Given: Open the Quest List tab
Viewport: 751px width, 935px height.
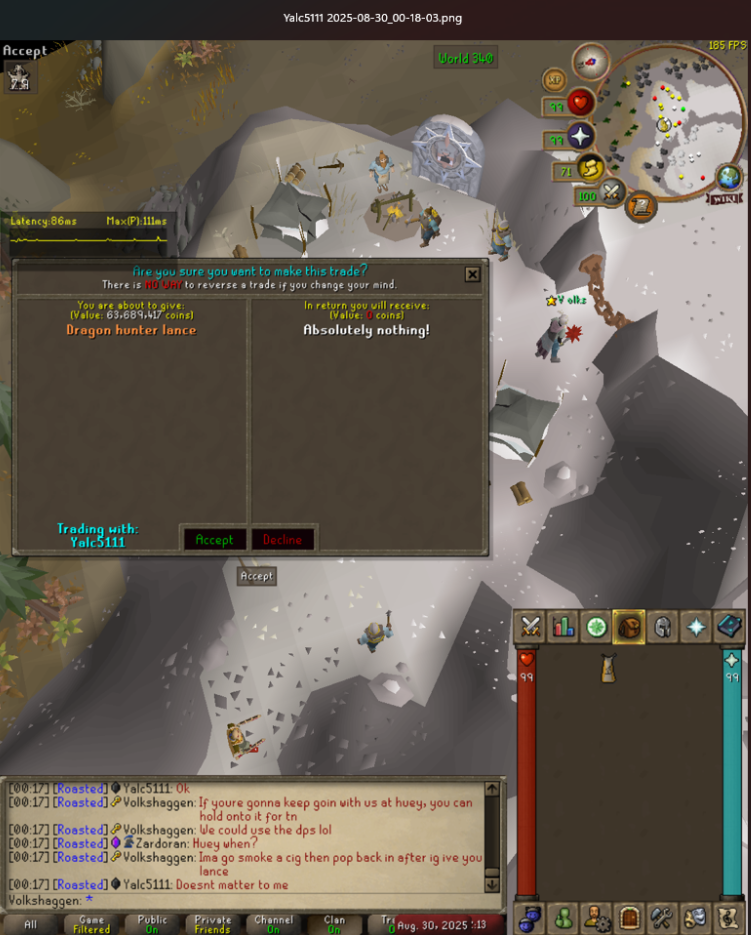Looking at the screenshot, I should (596, 626).
